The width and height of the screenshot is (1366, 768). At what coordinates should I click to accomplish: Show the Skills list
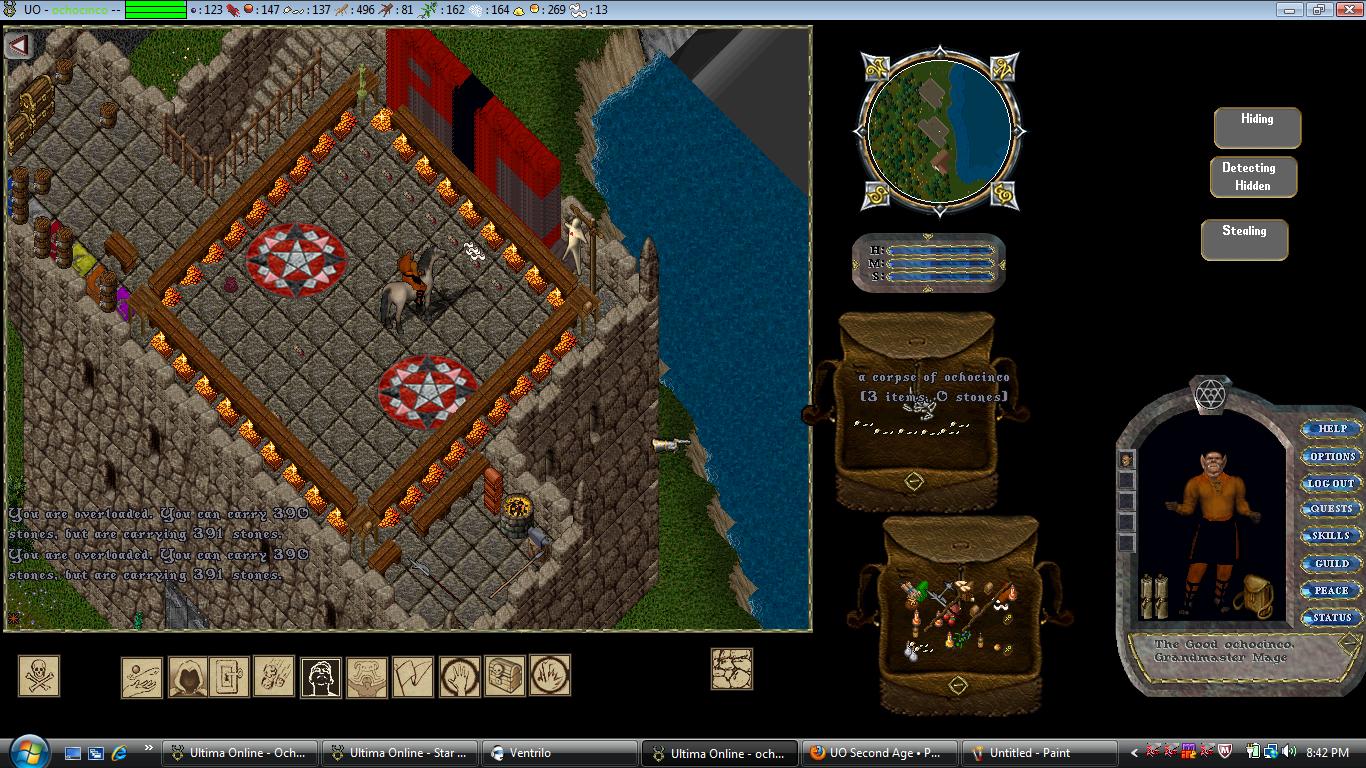coord(1332,536)
